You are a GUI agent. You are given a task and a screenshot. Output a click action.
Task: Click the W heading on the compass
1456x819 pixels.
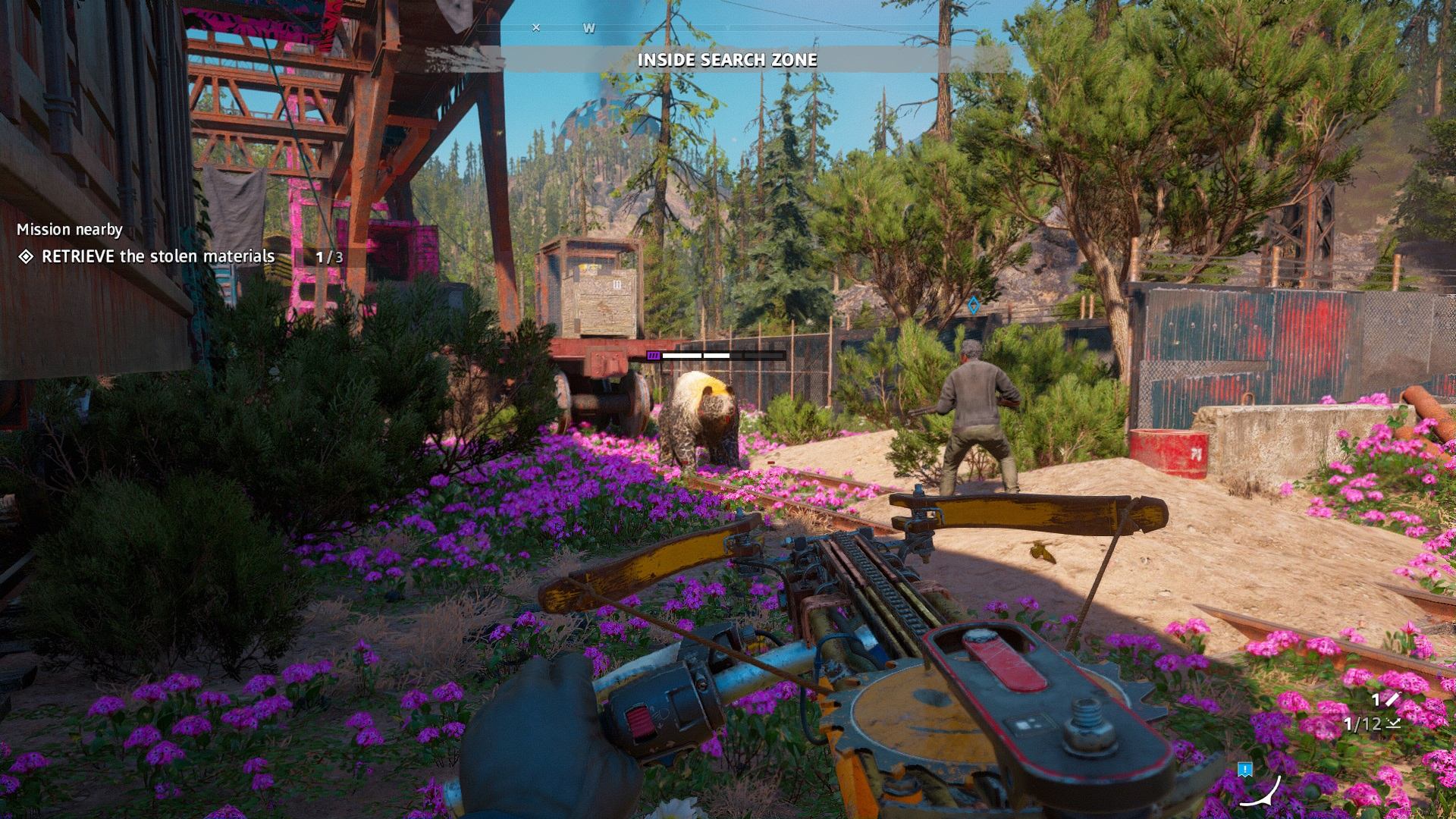[x=588, y=28]
